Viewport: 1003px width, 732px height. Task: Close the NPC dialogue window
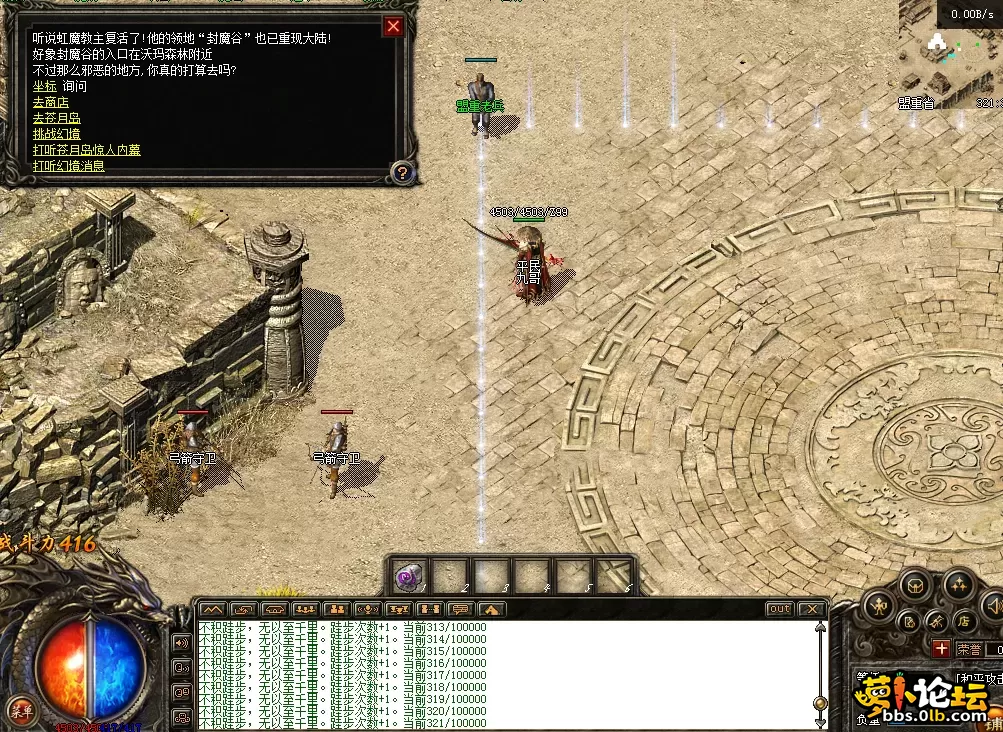click(x=394, y=27)
